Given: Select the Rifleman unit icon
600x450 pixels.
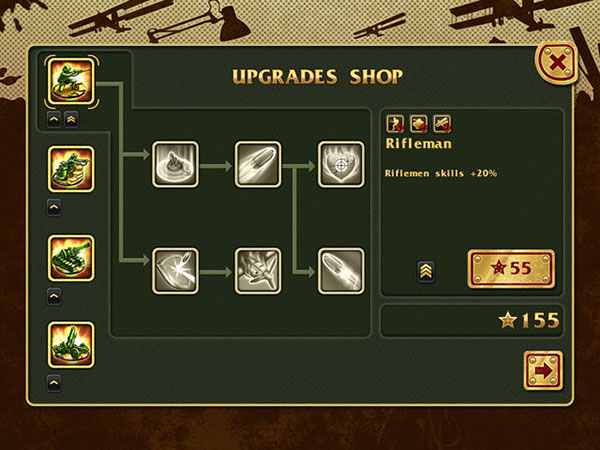Looking at the screenshot, I should click(x=70, y=81).
